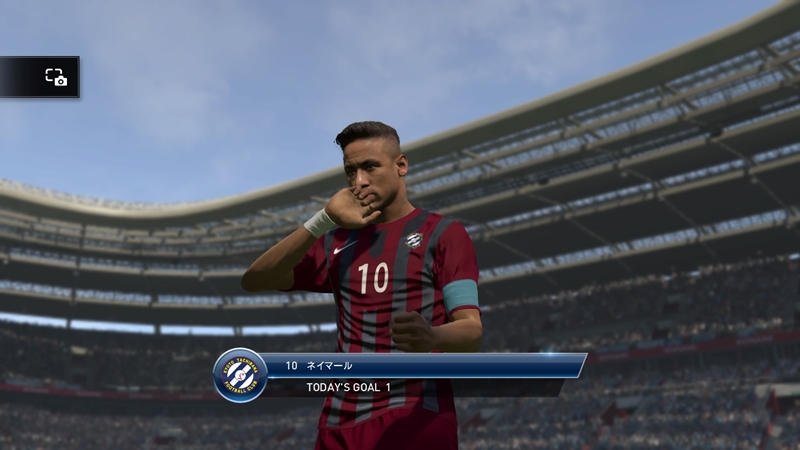Click the screenshot capture camera icon
The width and height of the screenshot is (800, 450).
(x=56, y=77)
